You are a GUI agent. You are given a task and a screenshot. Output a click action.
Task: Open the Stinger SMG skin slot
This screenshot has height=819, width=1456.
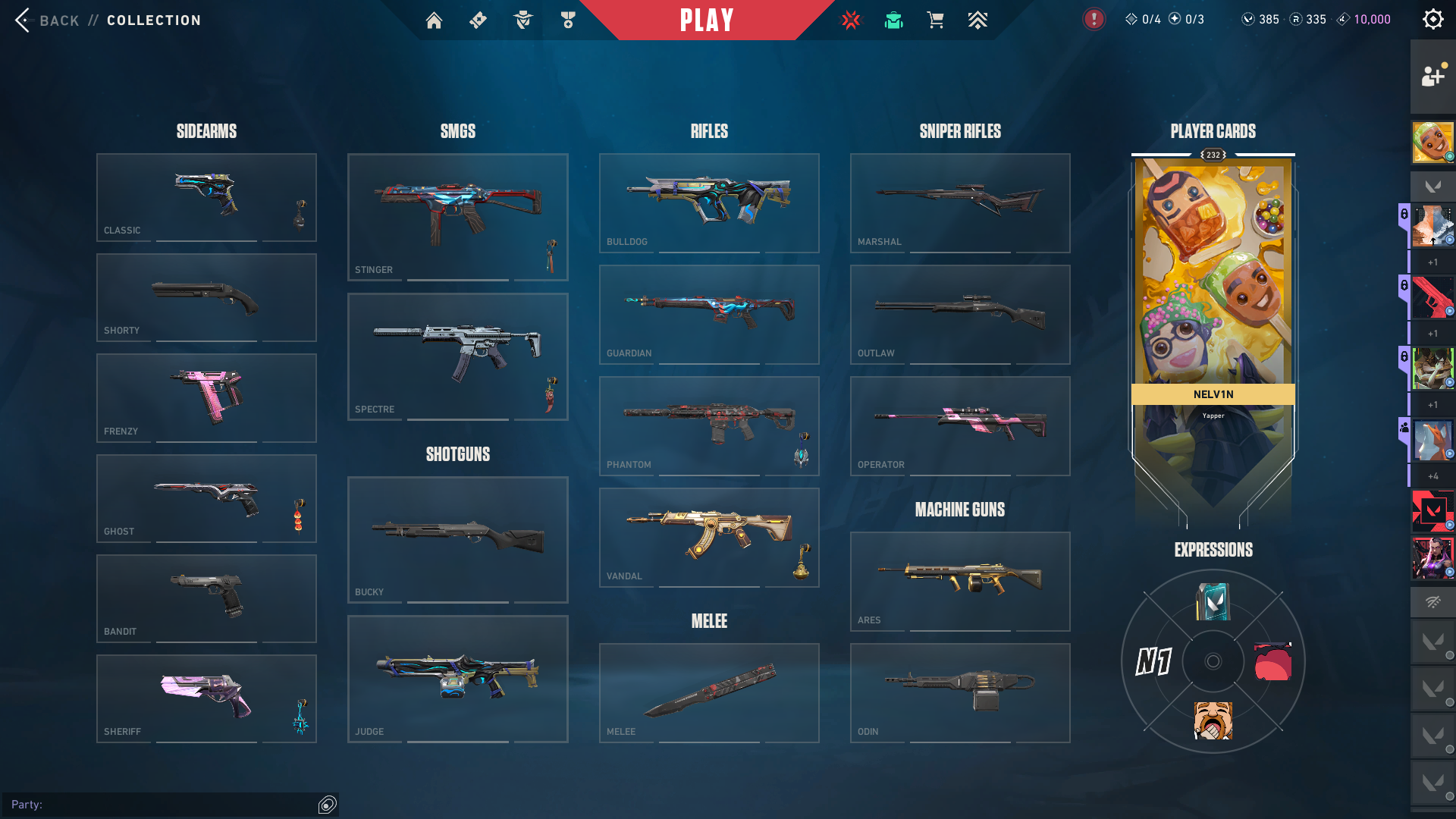(457, 217)
